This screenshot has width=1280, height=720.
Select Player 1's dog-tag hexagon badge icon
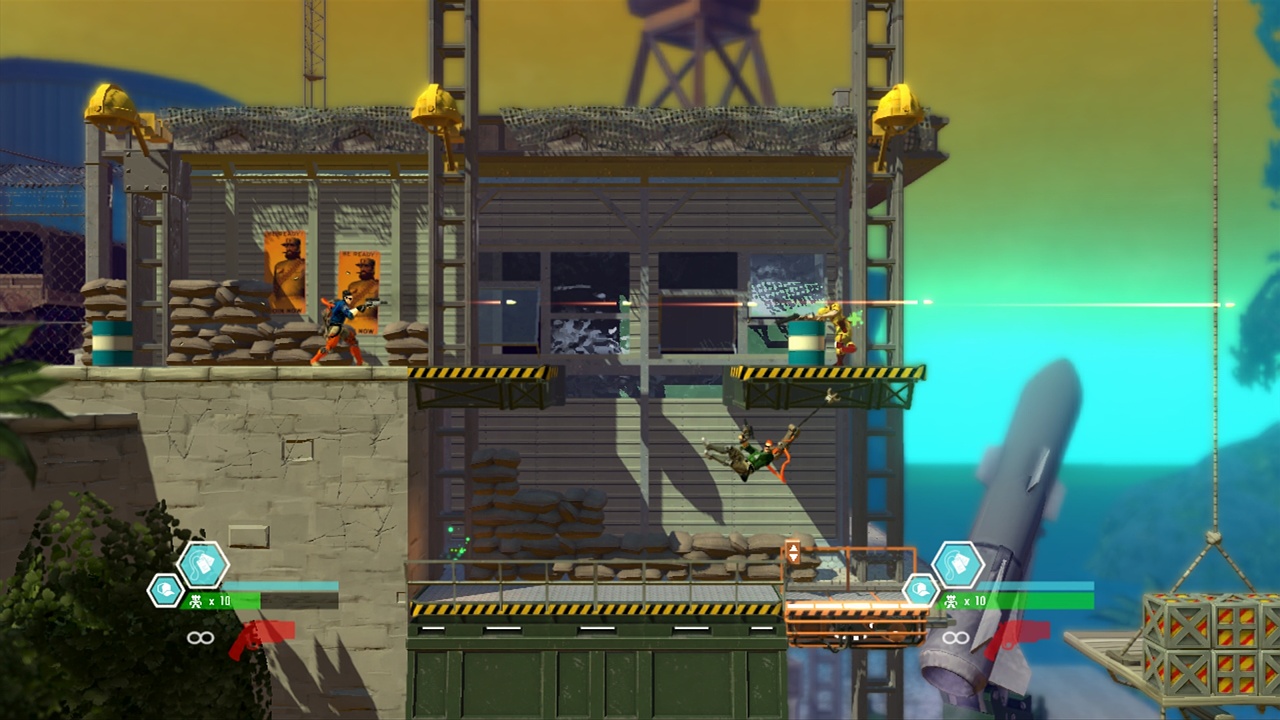click(204, 565)
